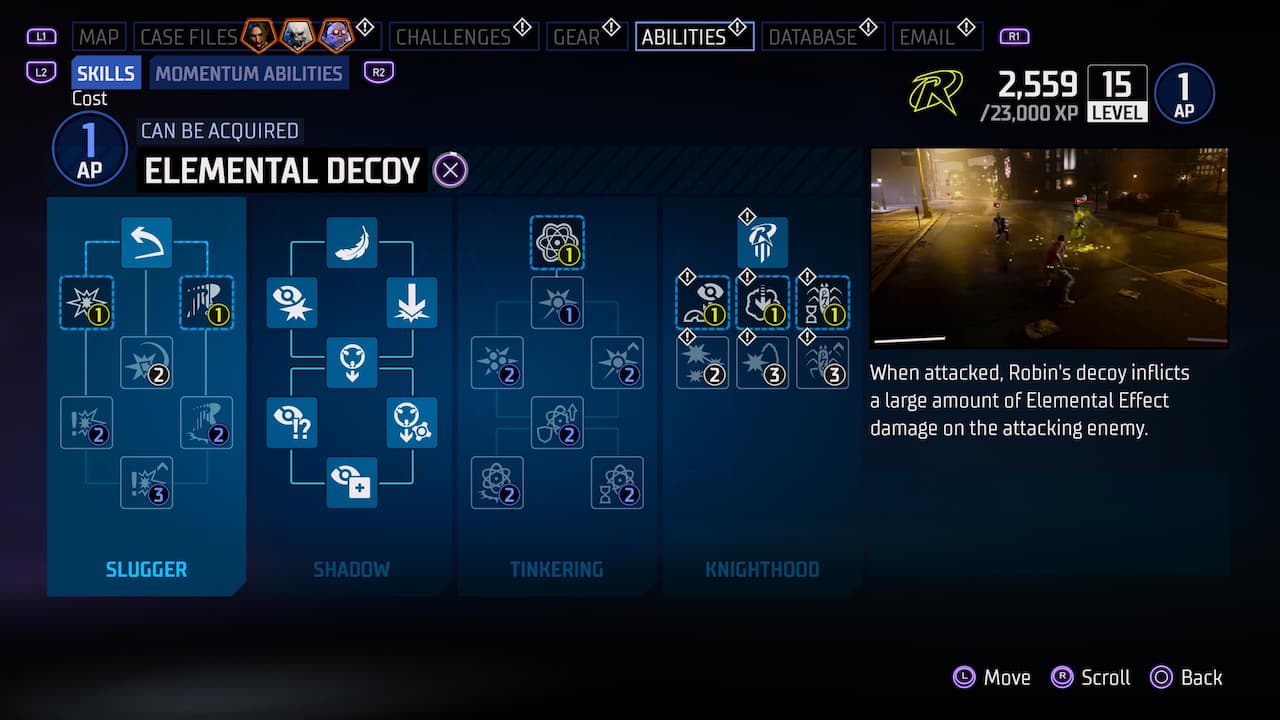This screenshot has height=720, width=1280.
Task: Choose the feather skill in Shadow tree
Action: pyautogui.click(x=351, y=242)
